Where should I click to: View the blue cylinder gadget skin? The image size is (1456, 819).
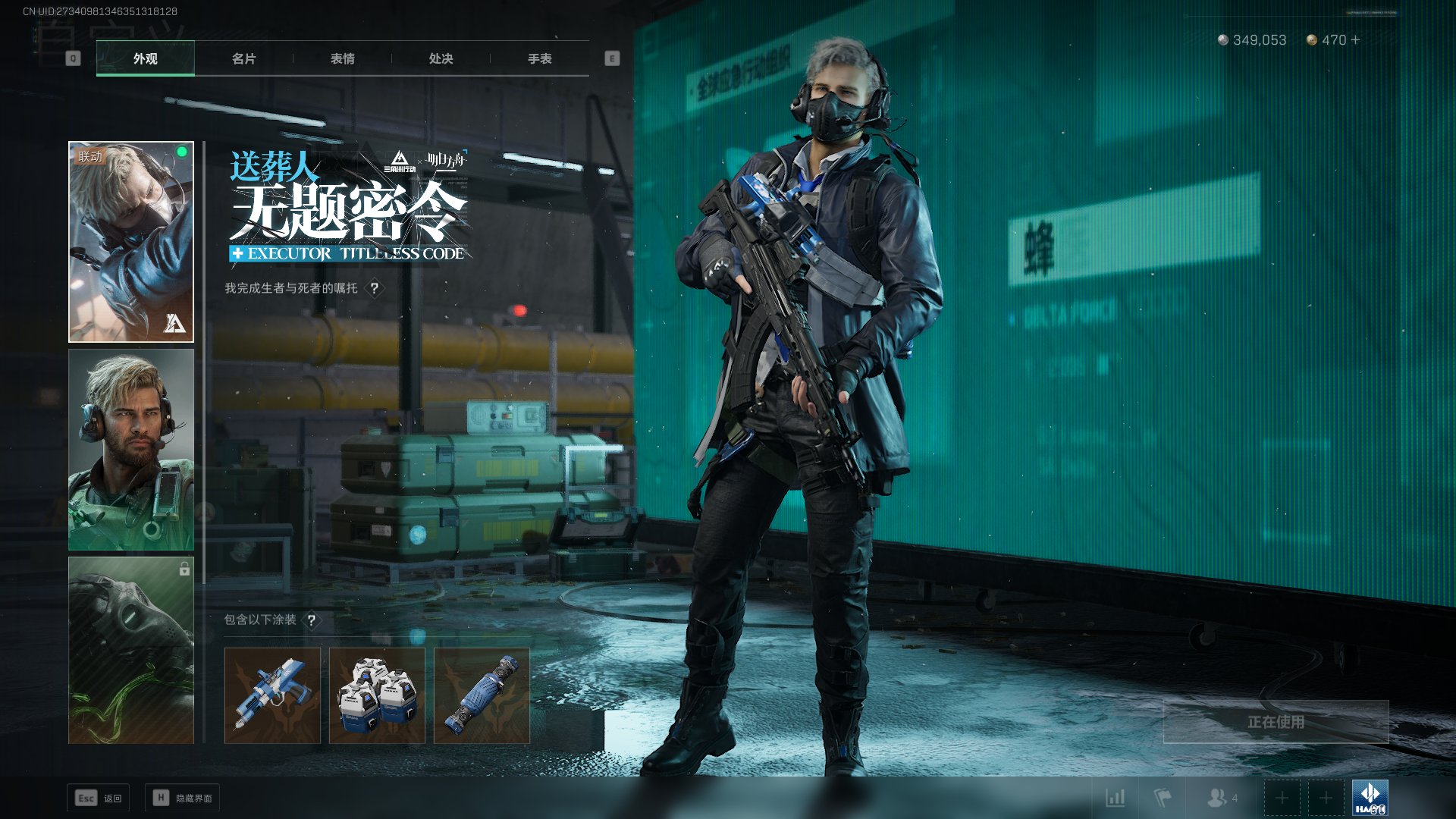tap(482, 695)
